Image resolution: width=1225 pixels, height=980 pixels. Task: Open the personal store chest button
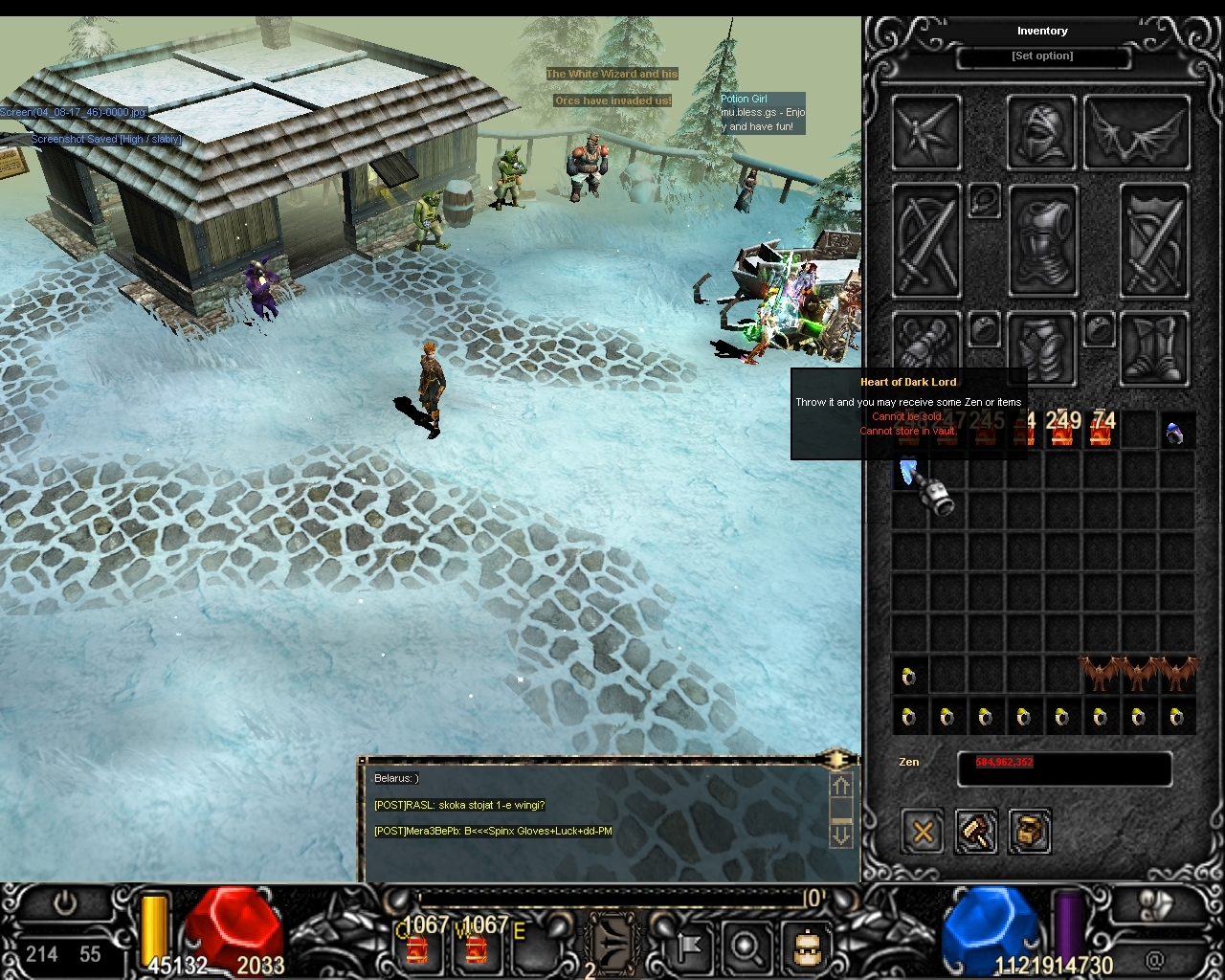tap(1030, 832)
